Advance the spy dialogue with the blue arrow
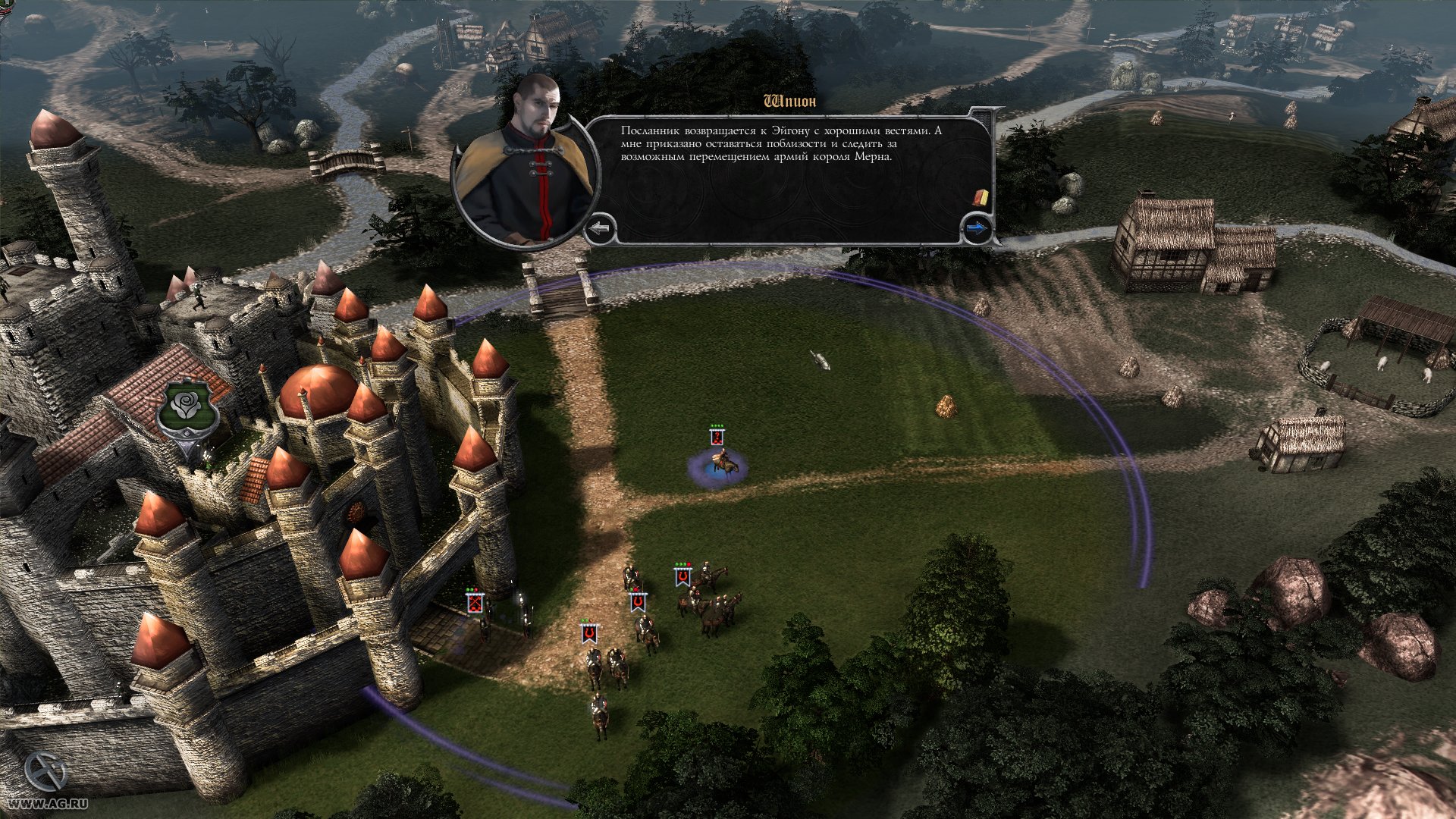The width and height of the screenshot is (1456, 819). [977, 227]
